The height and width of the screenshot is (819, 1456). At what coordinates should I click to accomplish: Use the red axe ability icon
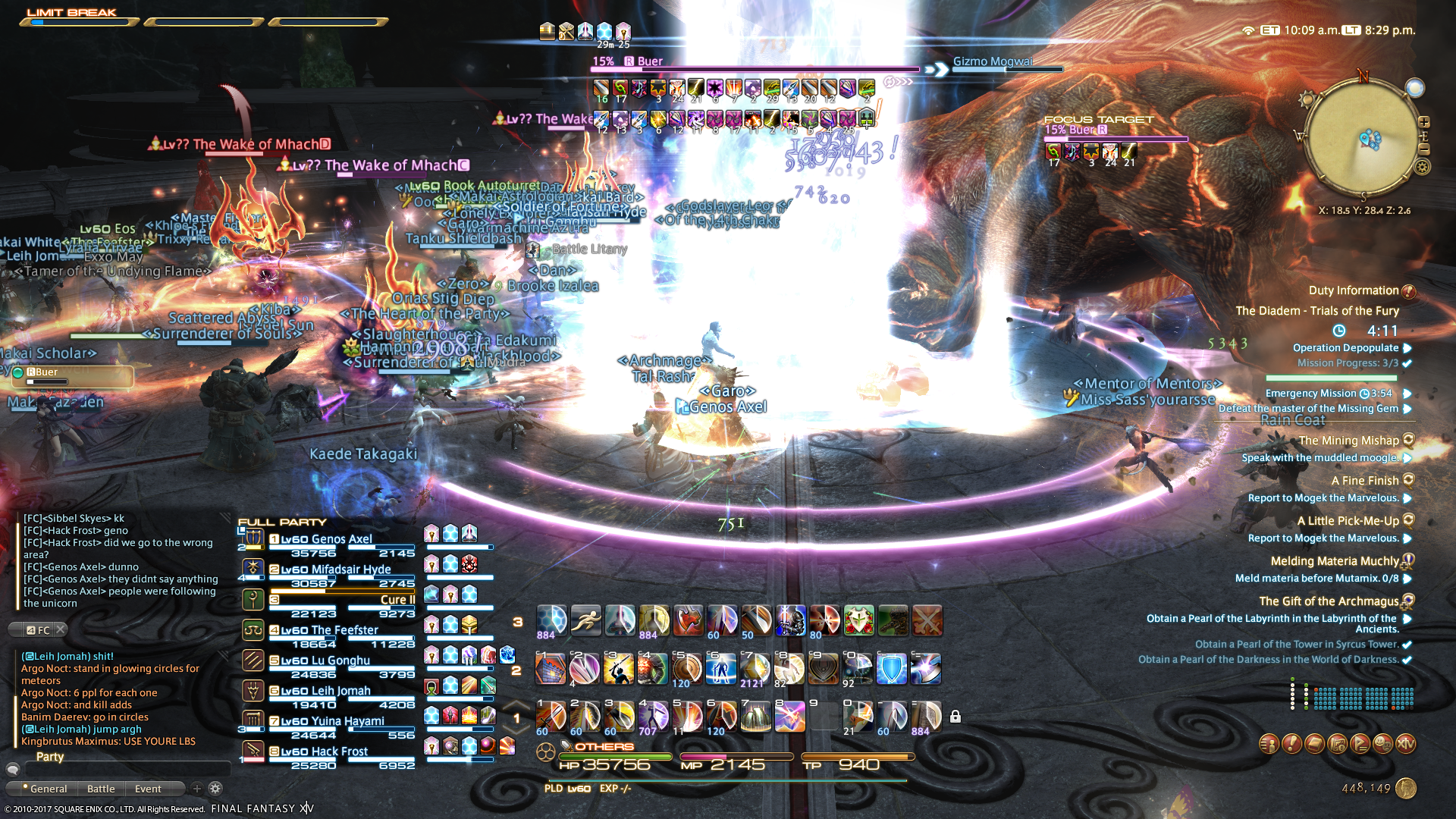point(688,620)
